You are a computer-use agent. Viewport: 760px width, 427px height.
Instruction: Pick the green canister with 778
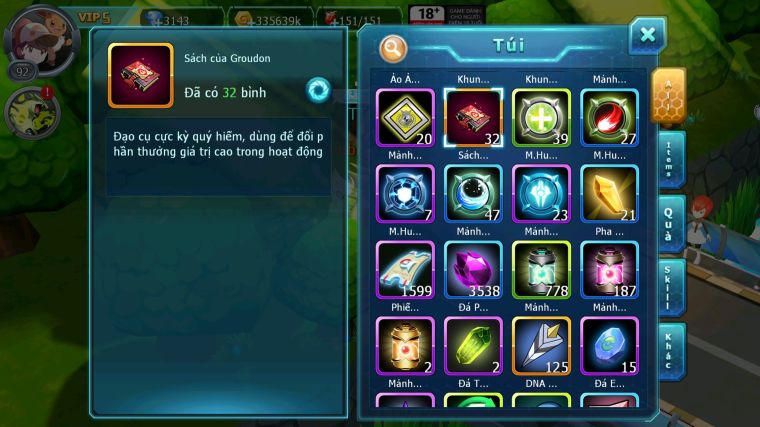[x=541, y=270]
